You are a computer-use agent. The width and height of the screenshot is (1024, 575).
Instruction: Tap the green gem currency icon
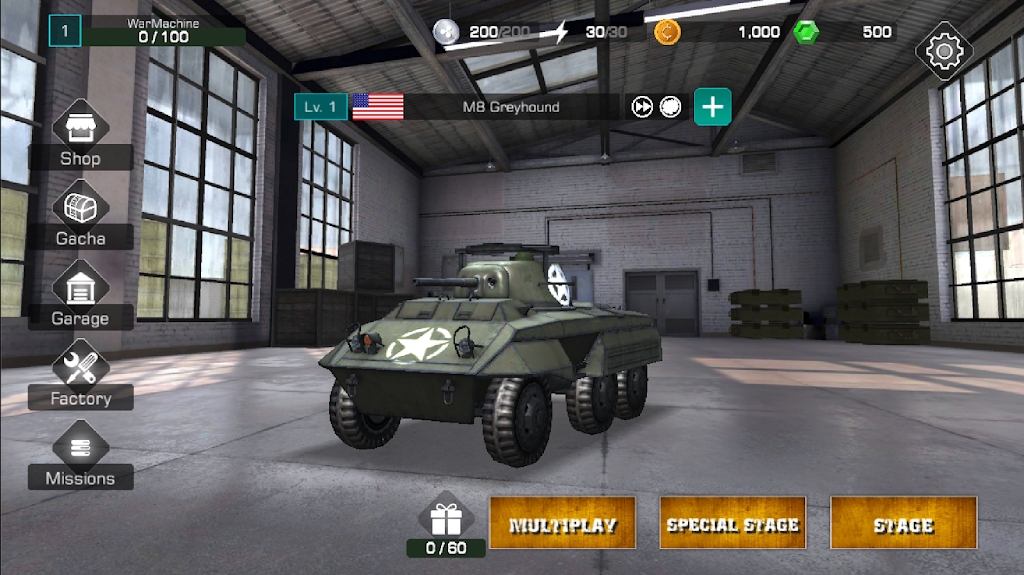806,32
